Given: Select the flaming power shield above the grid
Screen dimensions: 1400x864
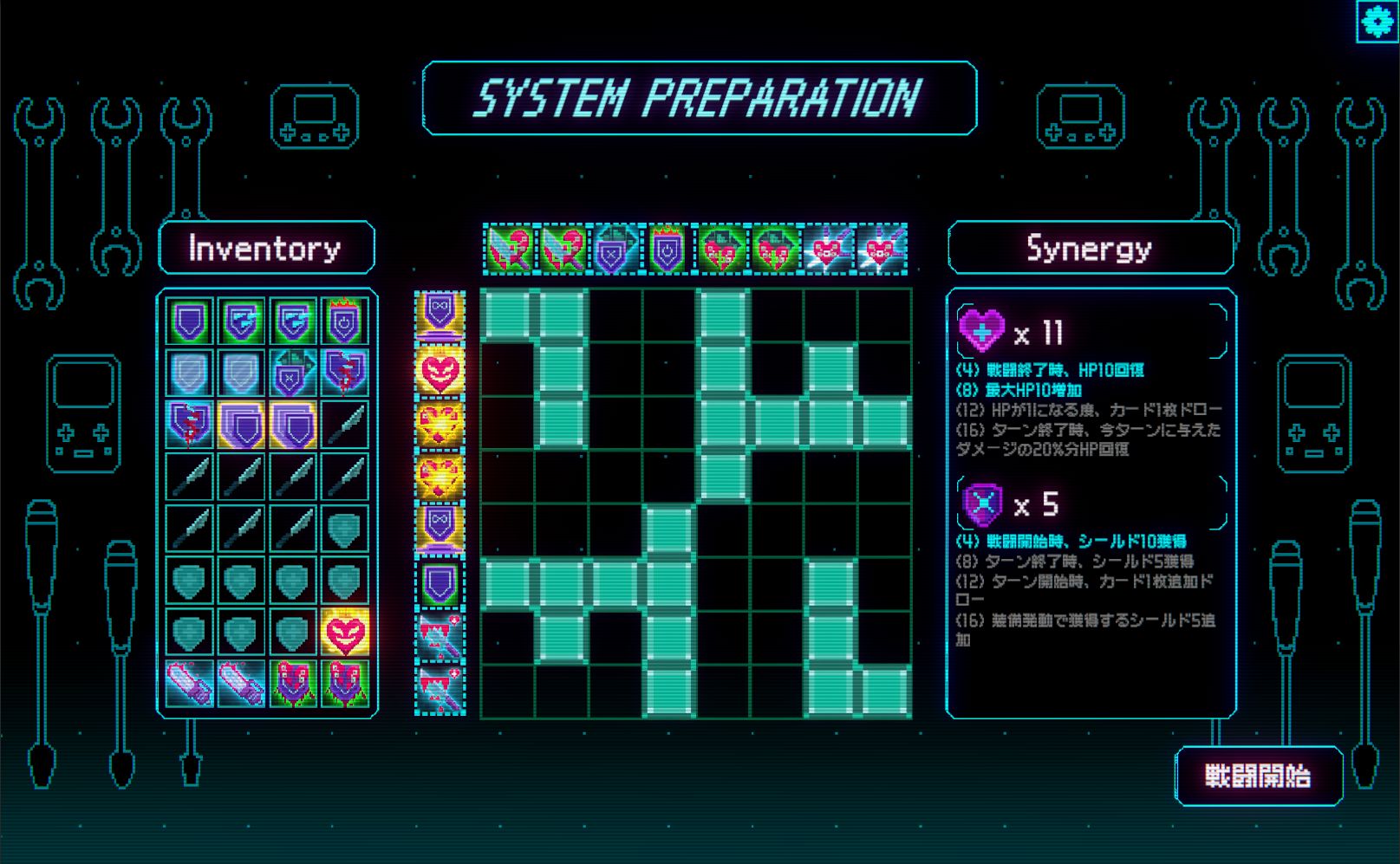Looking at the screenshot, I should point(667,250).
